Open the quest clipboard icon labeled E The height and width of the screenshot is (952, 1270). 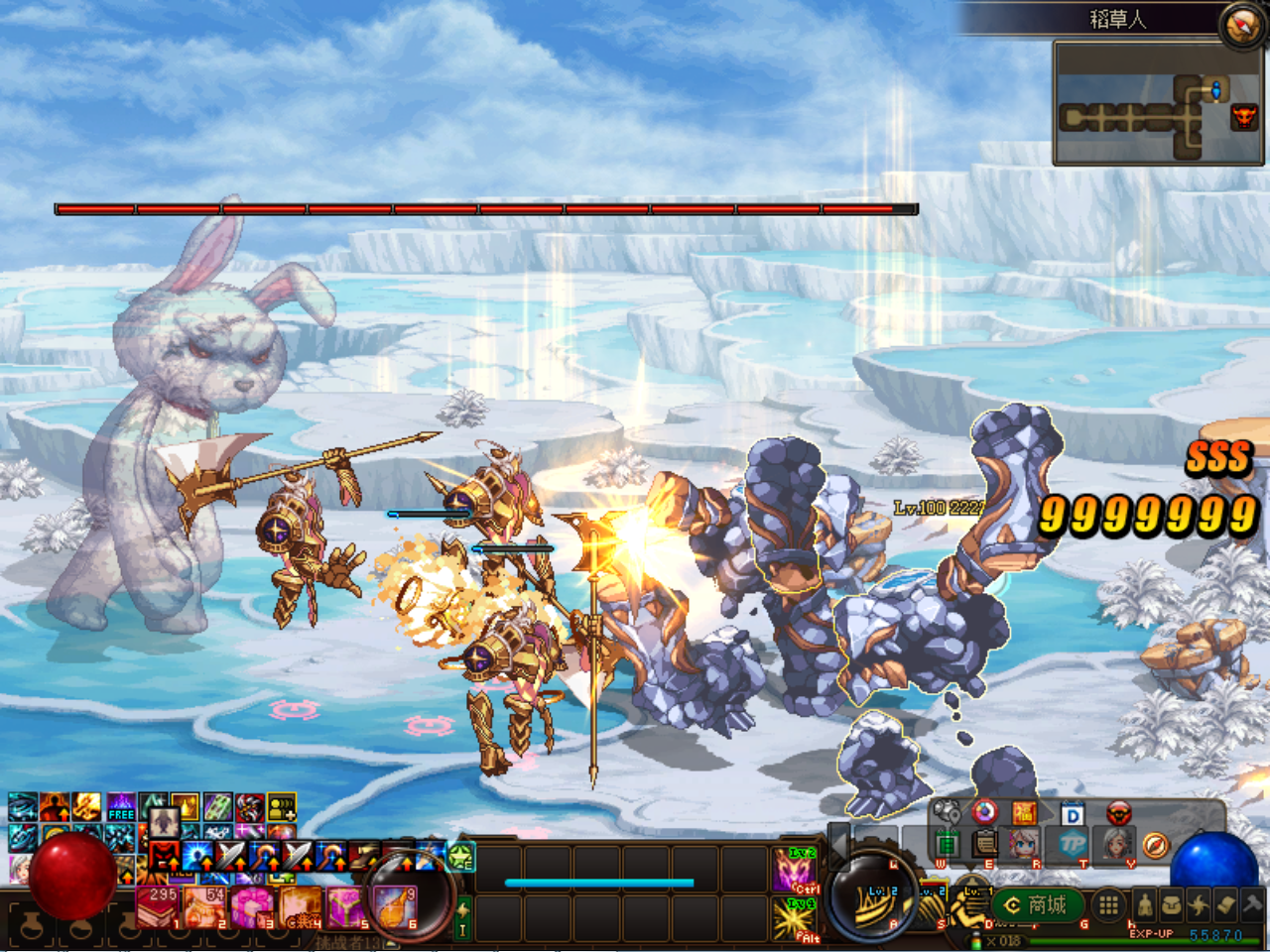pos(984,845)
